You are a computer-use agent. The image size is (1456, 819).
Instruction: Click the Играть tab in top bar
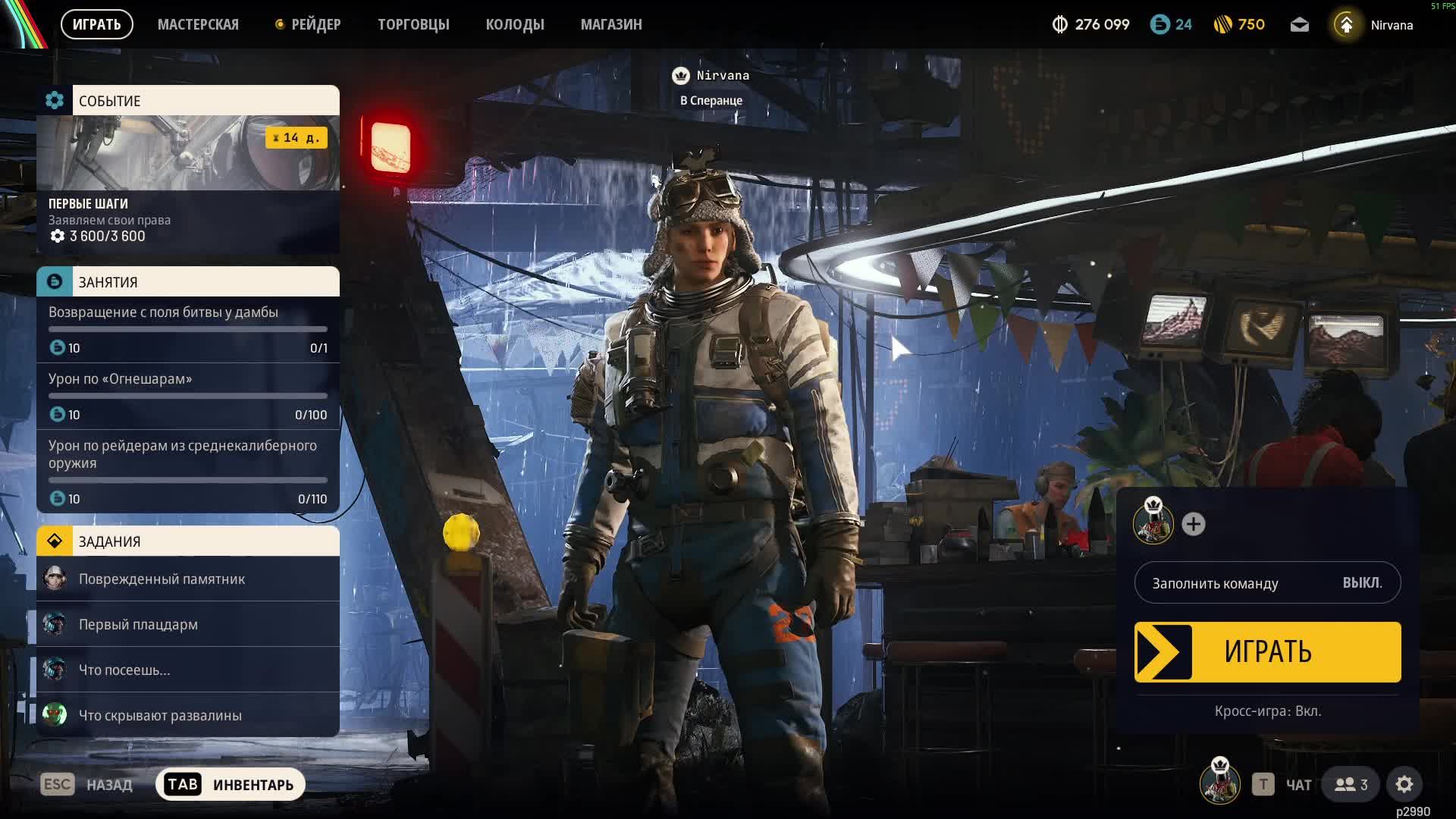pos(96,24)
